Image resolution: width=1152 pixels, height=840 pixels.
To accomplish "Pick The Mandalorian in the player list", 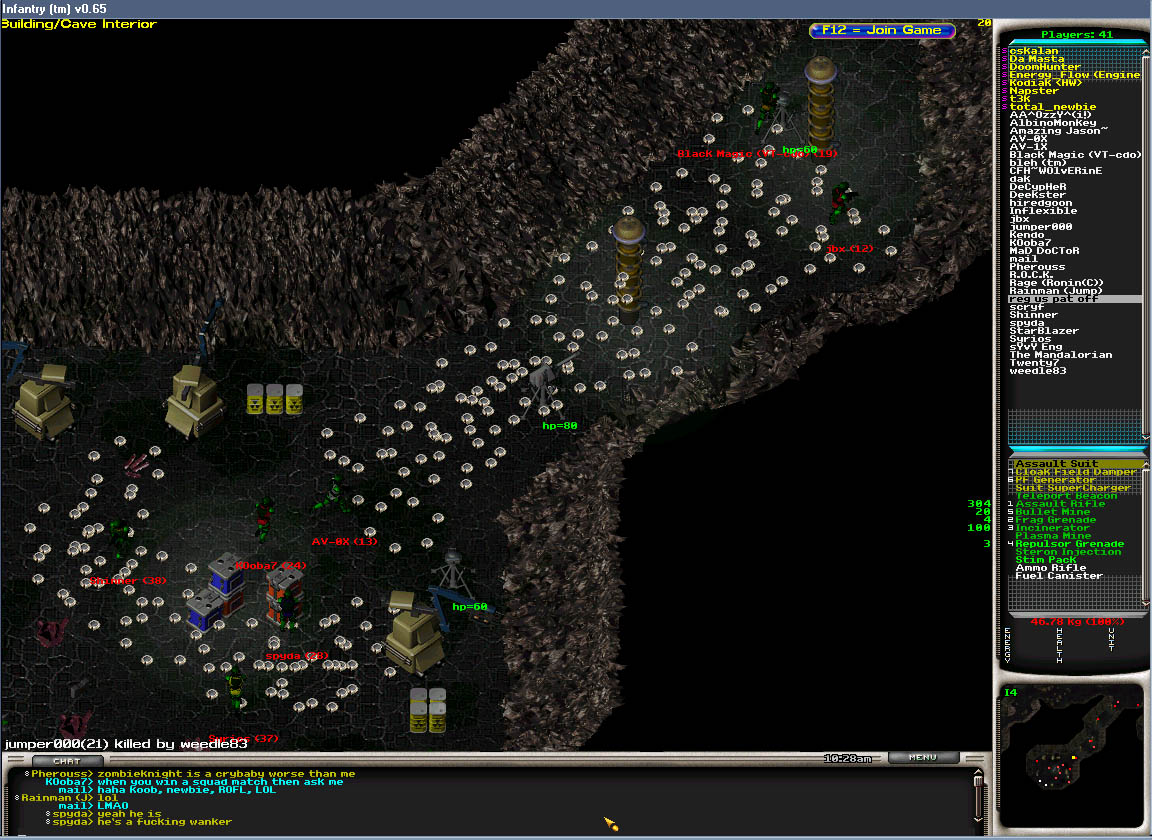I will (1060, 355).
